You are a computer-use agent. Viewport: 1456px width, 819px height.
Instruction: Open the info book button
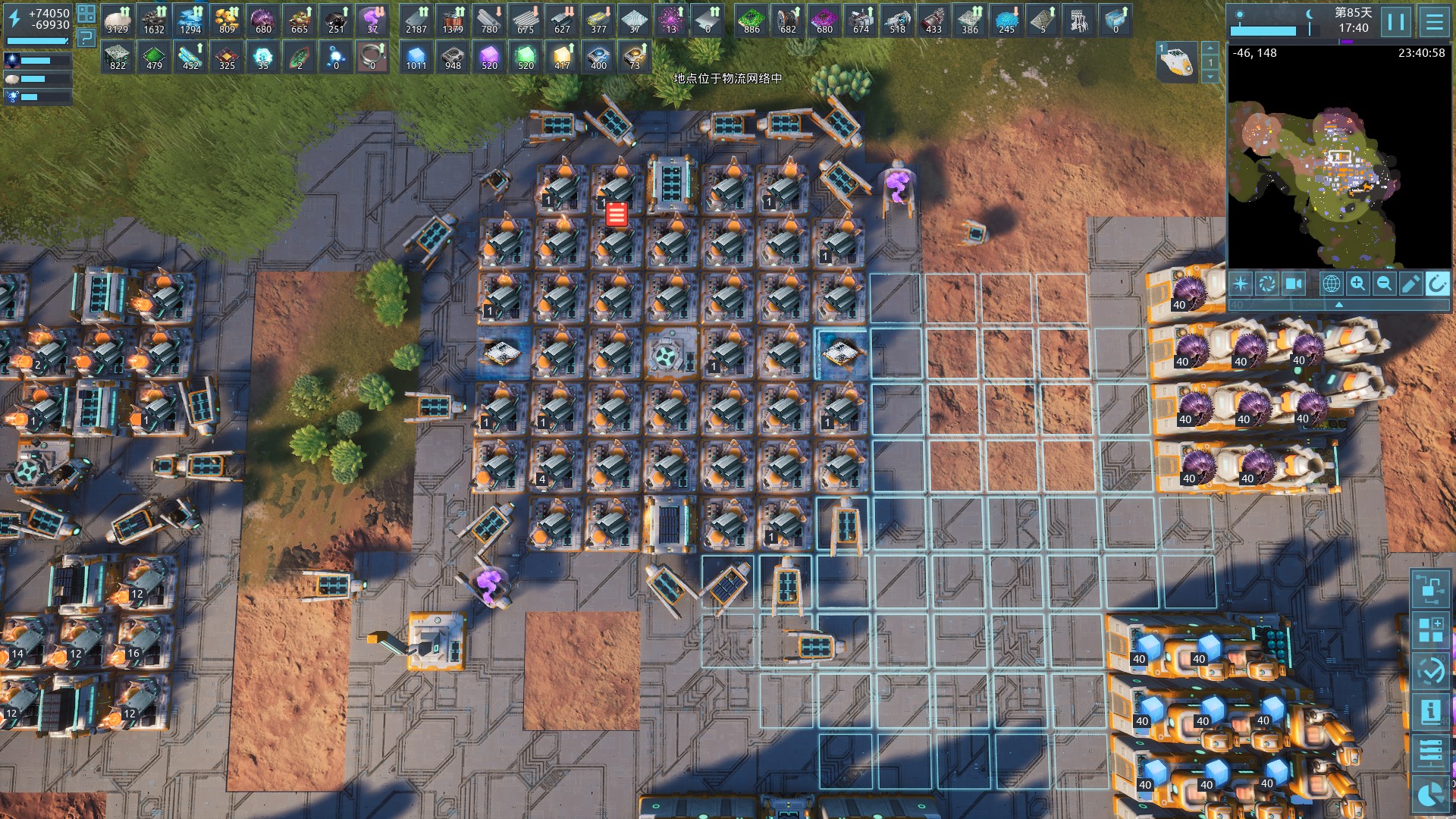tap(1430, 712)
